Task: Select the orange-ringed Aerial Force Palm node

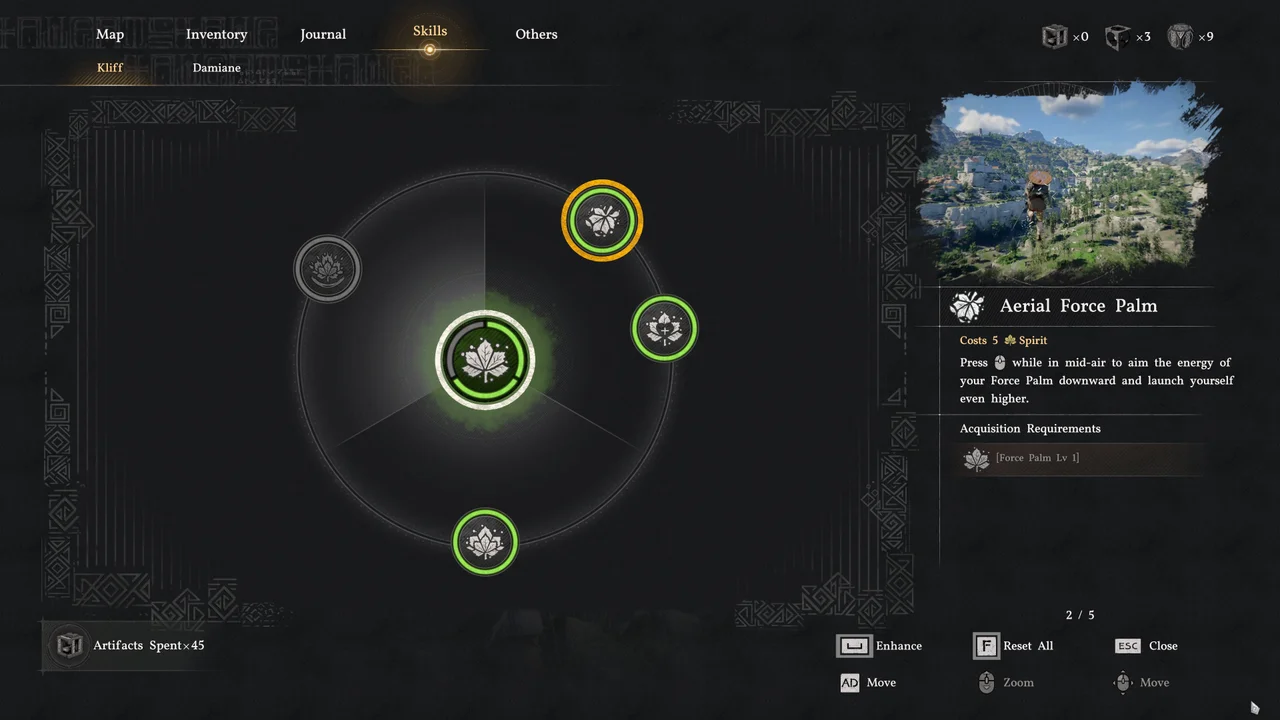Action: (x=602, y=220)
